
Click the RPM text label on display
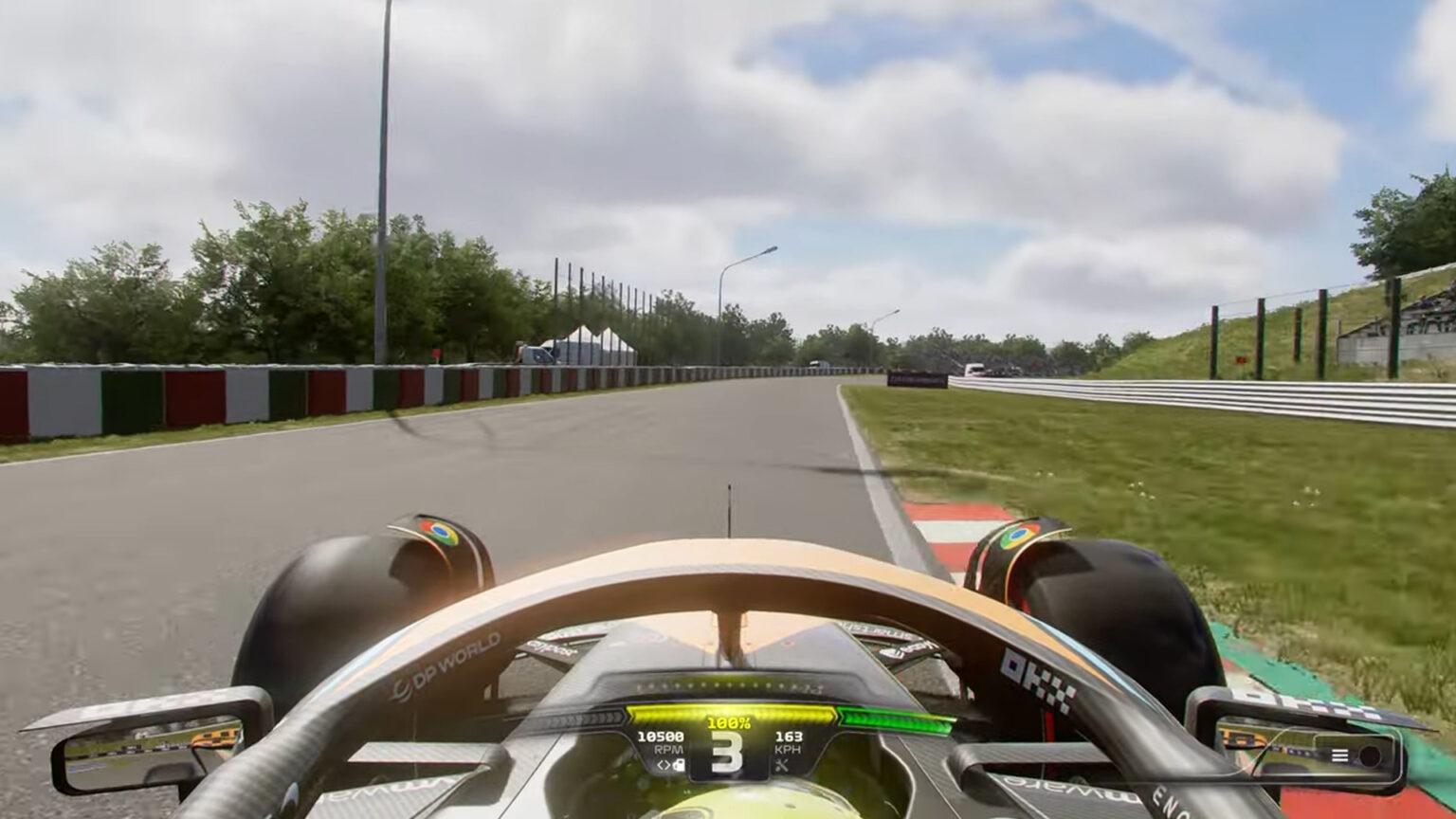(x=669, y=748)
